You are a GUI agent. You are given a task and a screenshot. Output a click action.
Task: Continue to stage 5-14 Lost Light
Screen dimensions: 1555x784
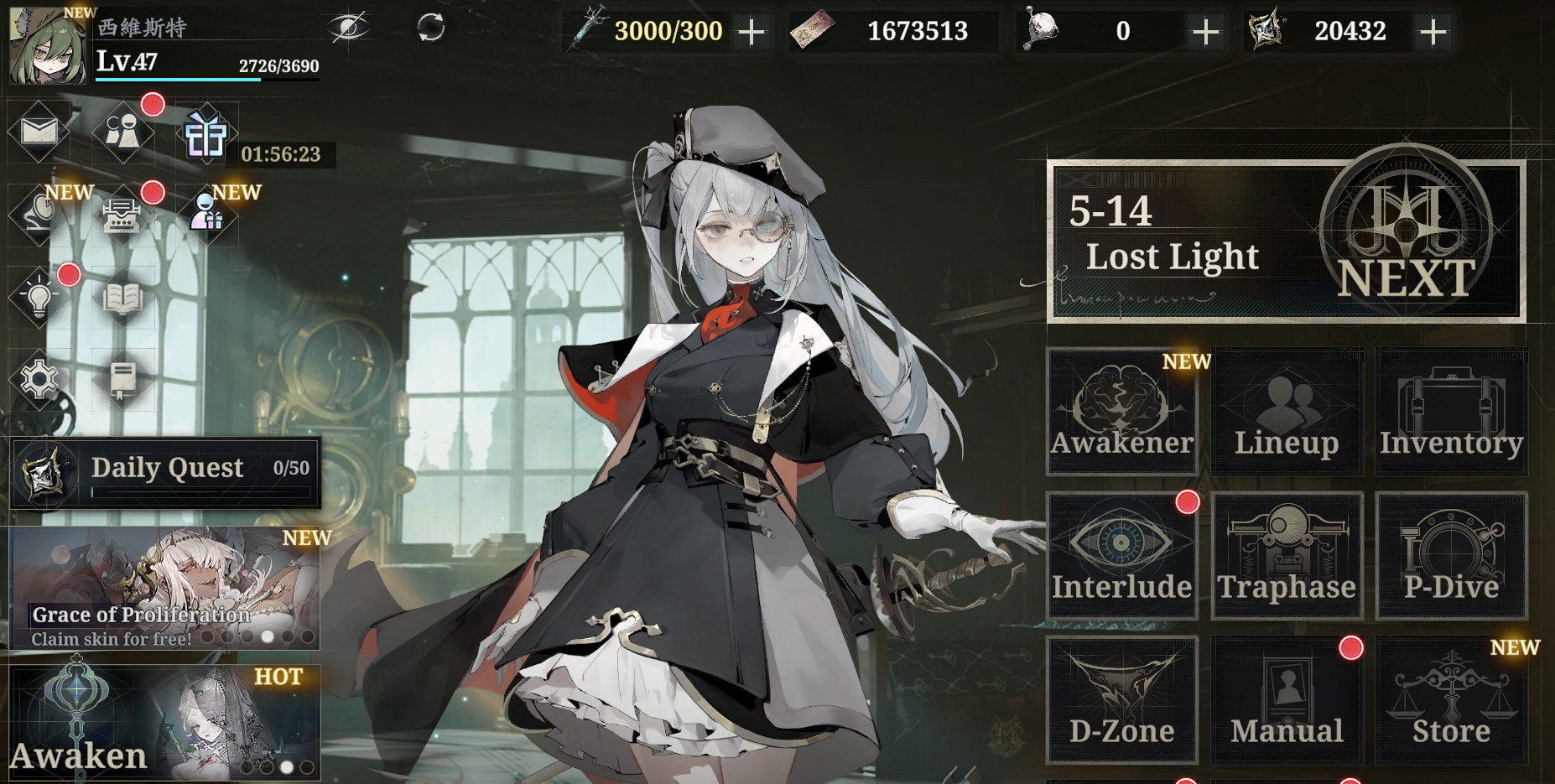pyautogui.click(x=1285, y=241)
